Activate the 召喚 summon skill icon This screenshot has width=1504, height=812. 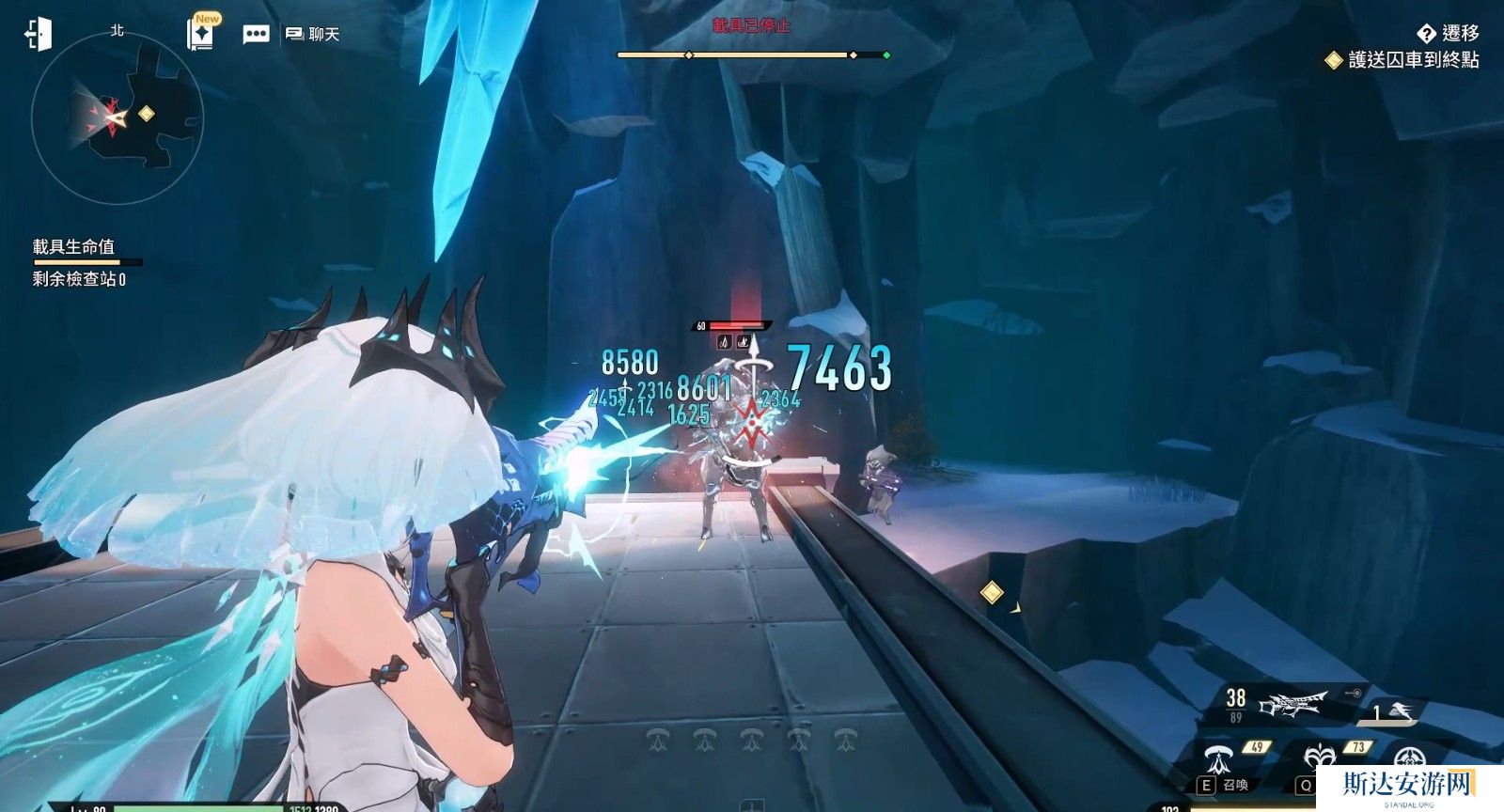[x=1221, y=757]
